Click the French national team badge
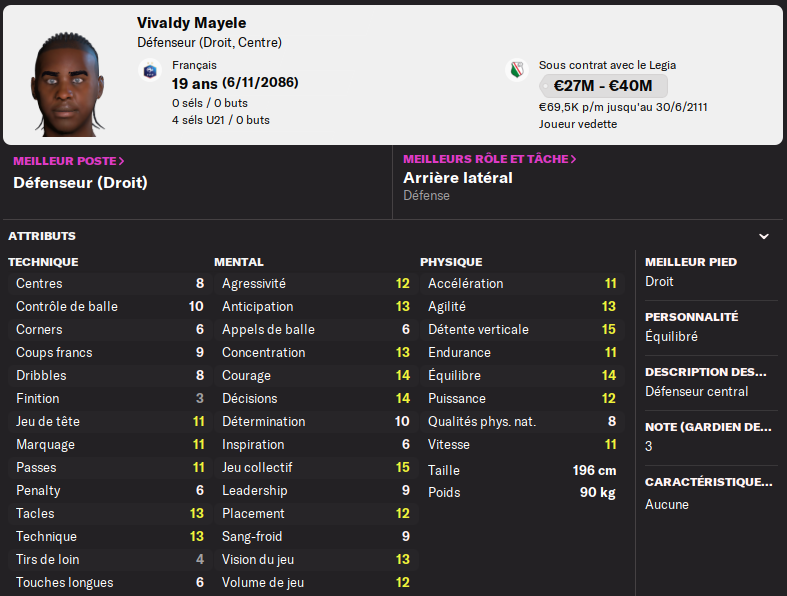This screenshot has width=787, height=596. tap(150, 70)
